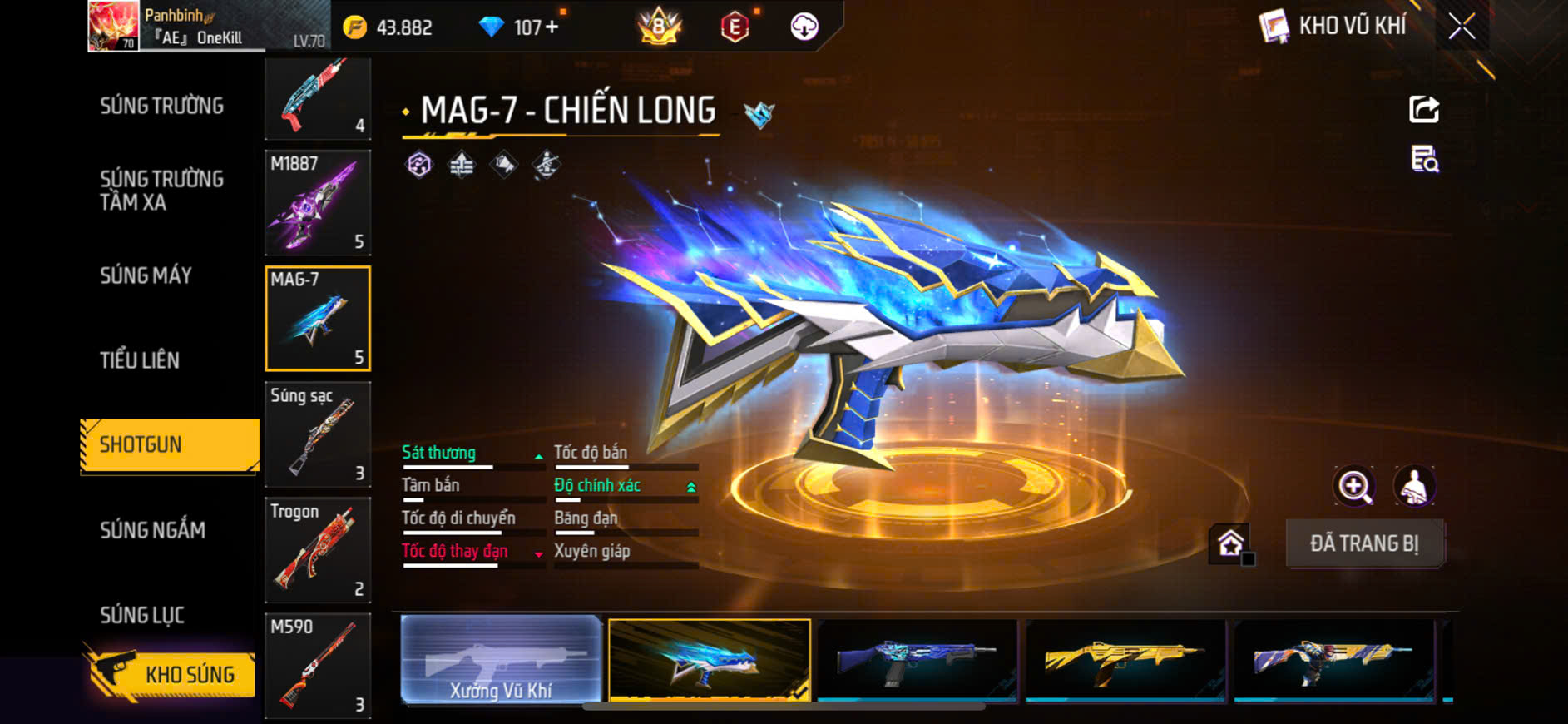Viewport: 1568px width, 724px height.
Task: Zoom in on the weapon with the magnifier
Action: point(1354,486)
